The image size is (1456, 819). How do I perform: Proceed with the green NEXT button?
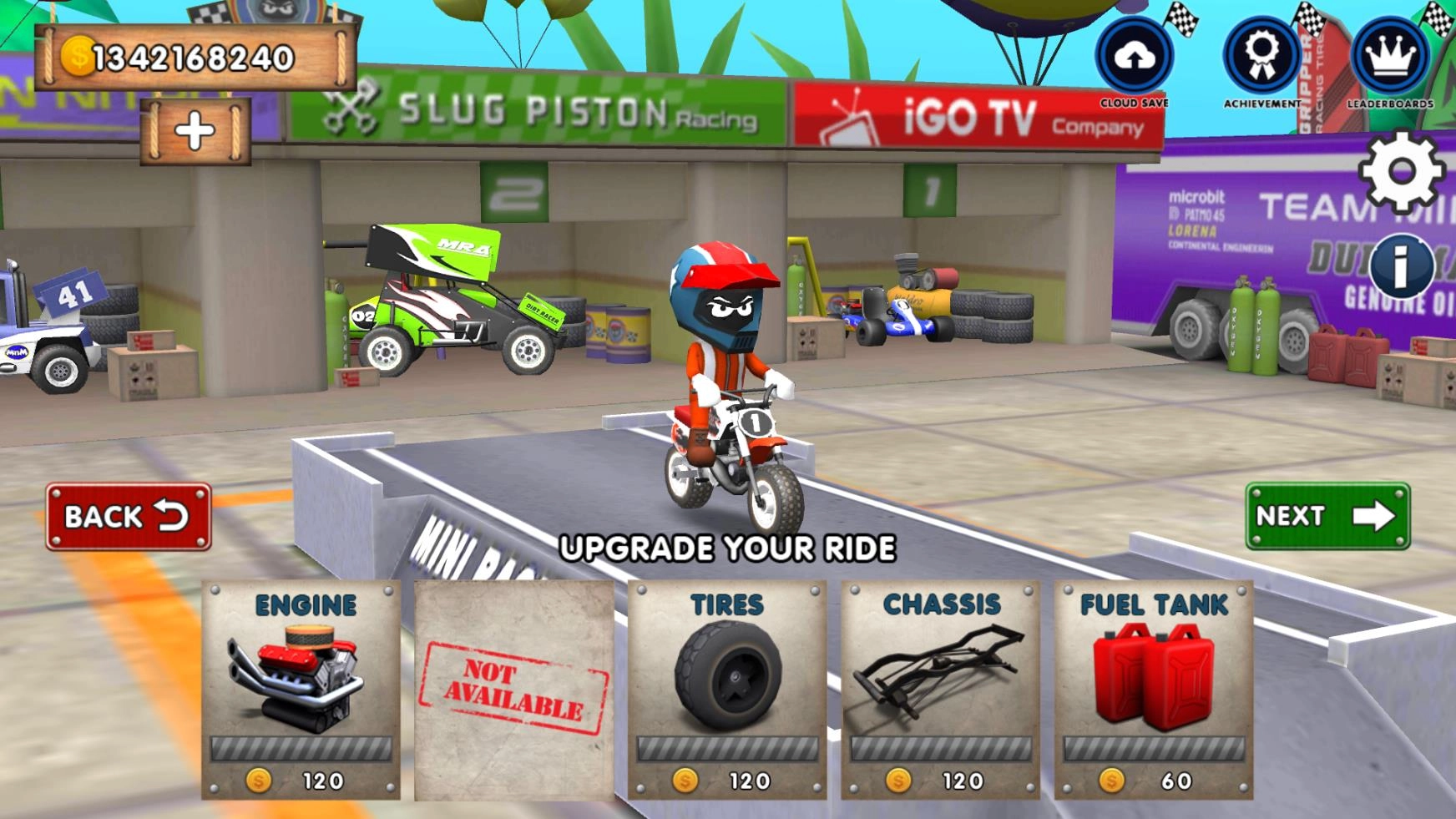click(1327, 516)
